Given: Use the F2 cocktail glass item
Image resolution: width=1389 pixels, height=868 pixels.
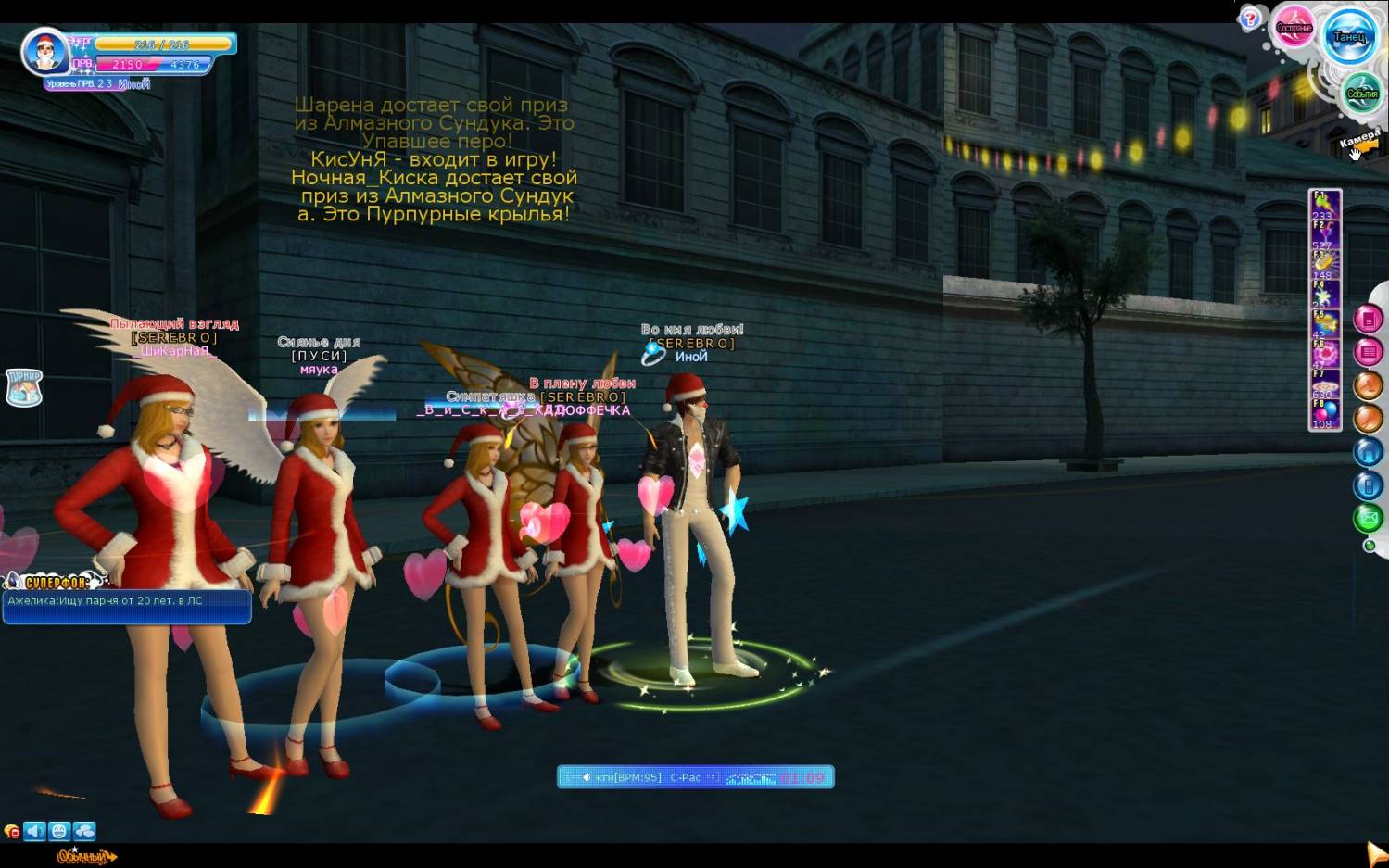Looking at the screenshot, I should (1324, 233).
